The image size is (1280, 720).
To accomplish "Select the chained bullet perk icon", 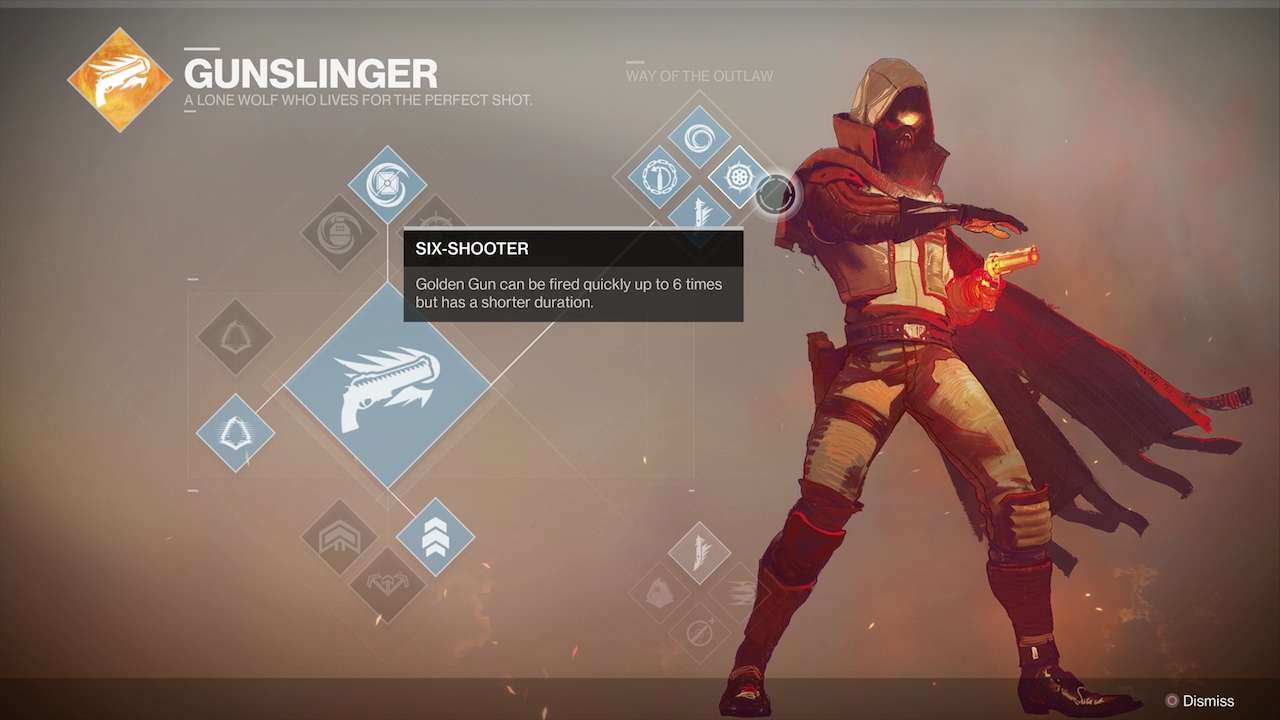I will point(660,177).
